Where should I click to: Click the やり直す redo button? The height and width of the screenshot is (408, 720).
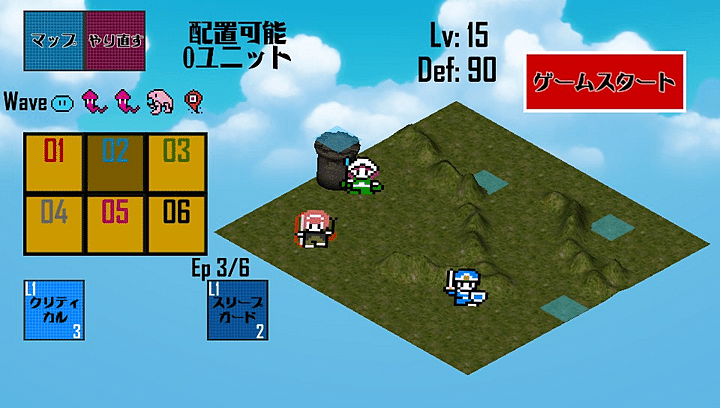pos(115,41)
